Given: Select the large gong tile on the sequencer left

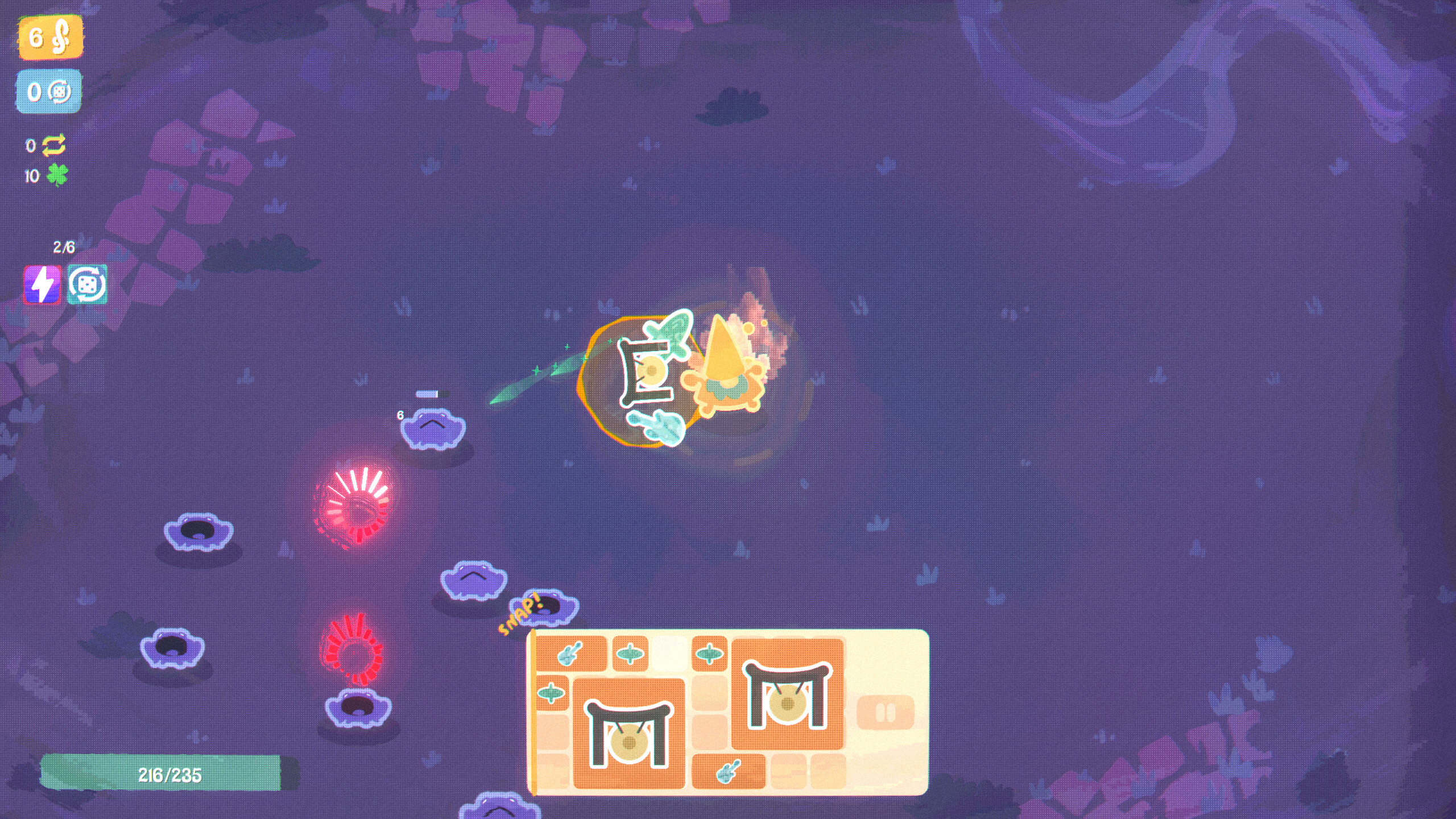Looking at the screenshot, I should [x=628, y=734].
